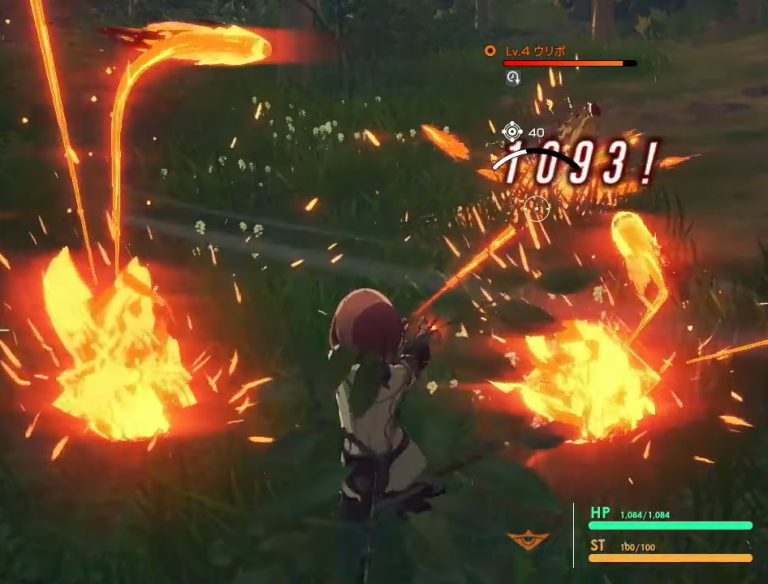Click the white crosshair icon next to 40
Screen dimensions: 768x584
(x=513, y=131)
